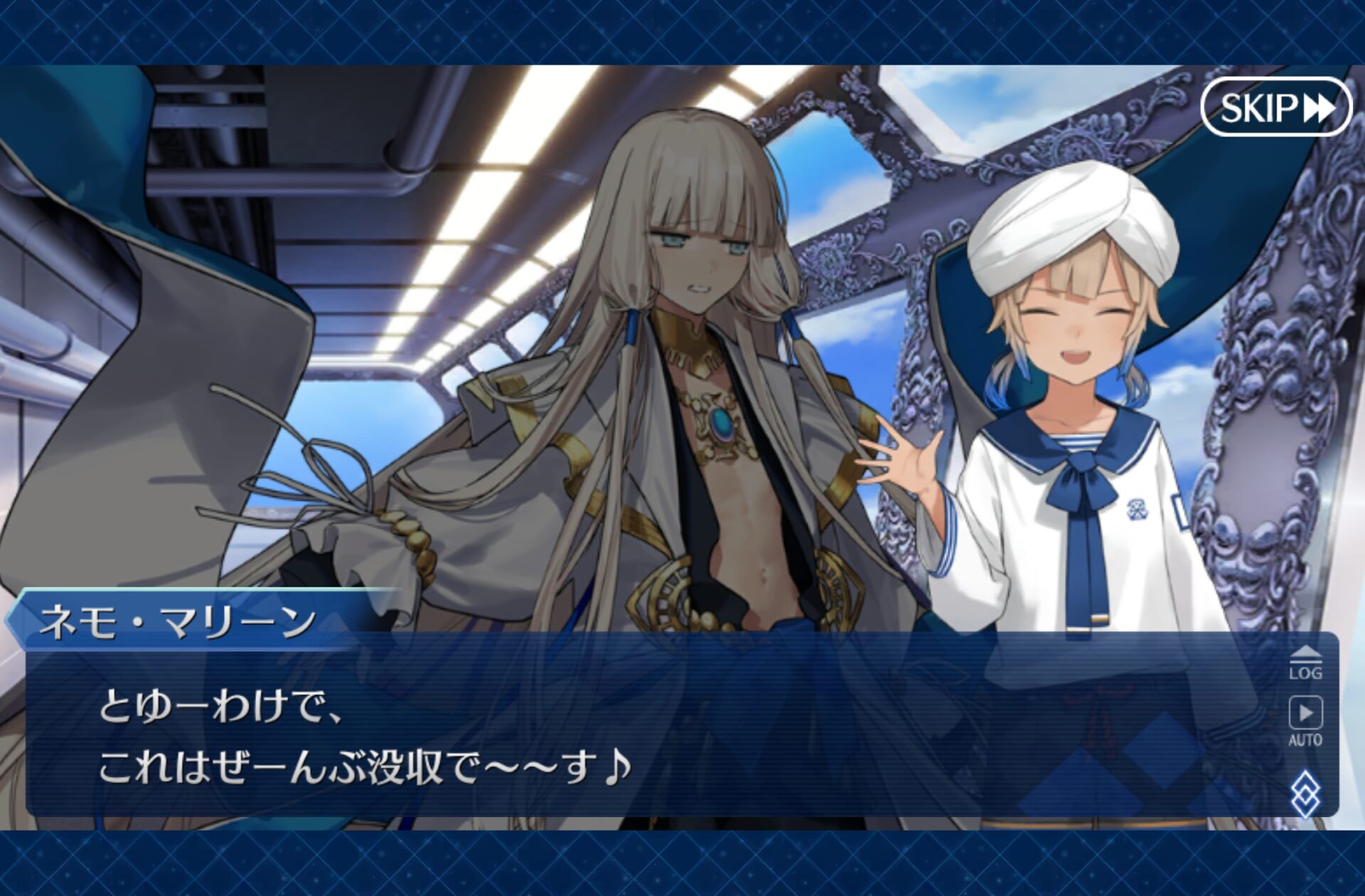Viewport: 1365px width, 896px height.
Task: Open the dialogue LOG
Action: [x=1305, y=664]
